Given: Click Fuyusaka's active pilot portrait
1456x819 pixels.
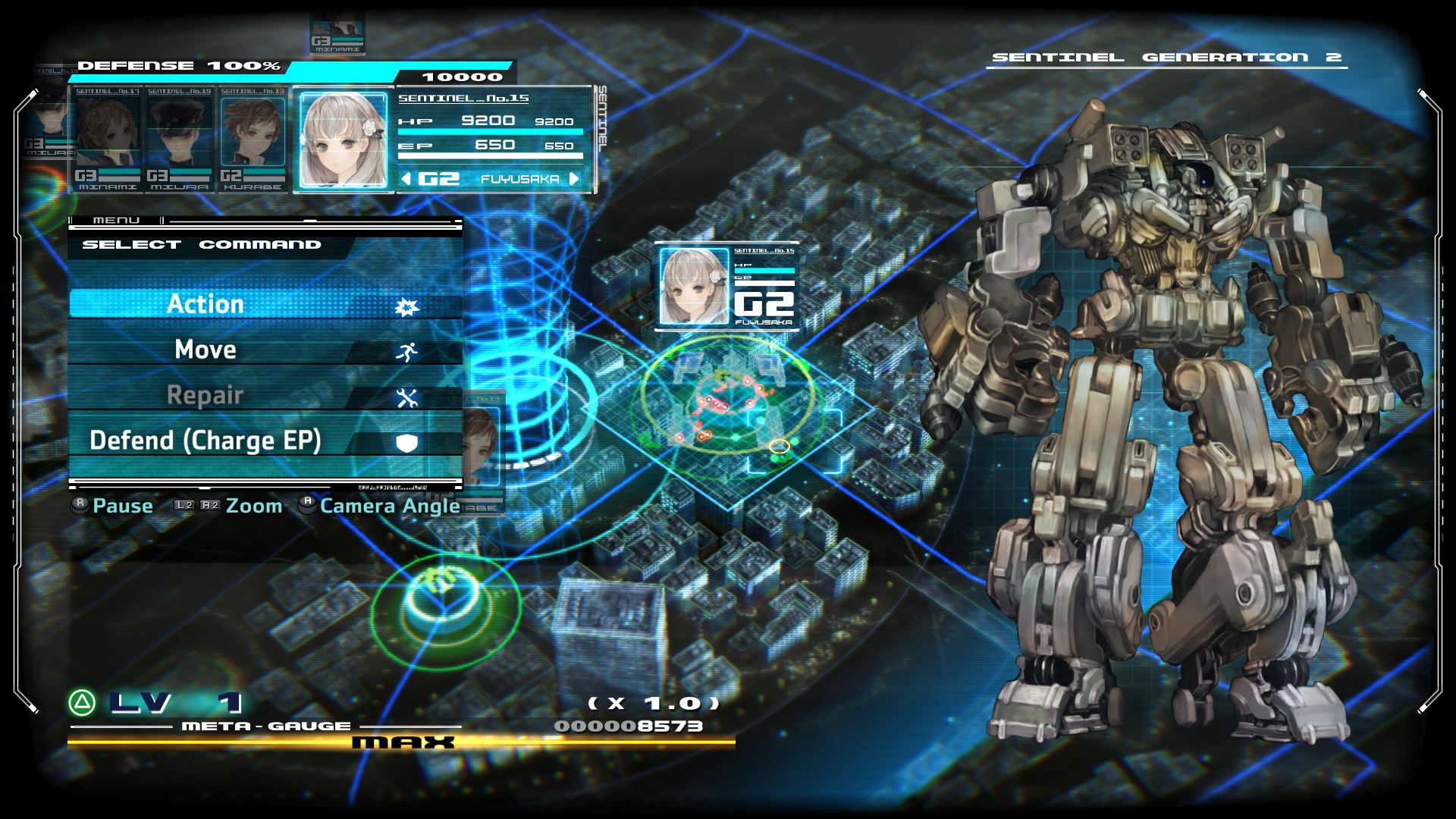Looking at the screenshot, I should tap(344, 140).
